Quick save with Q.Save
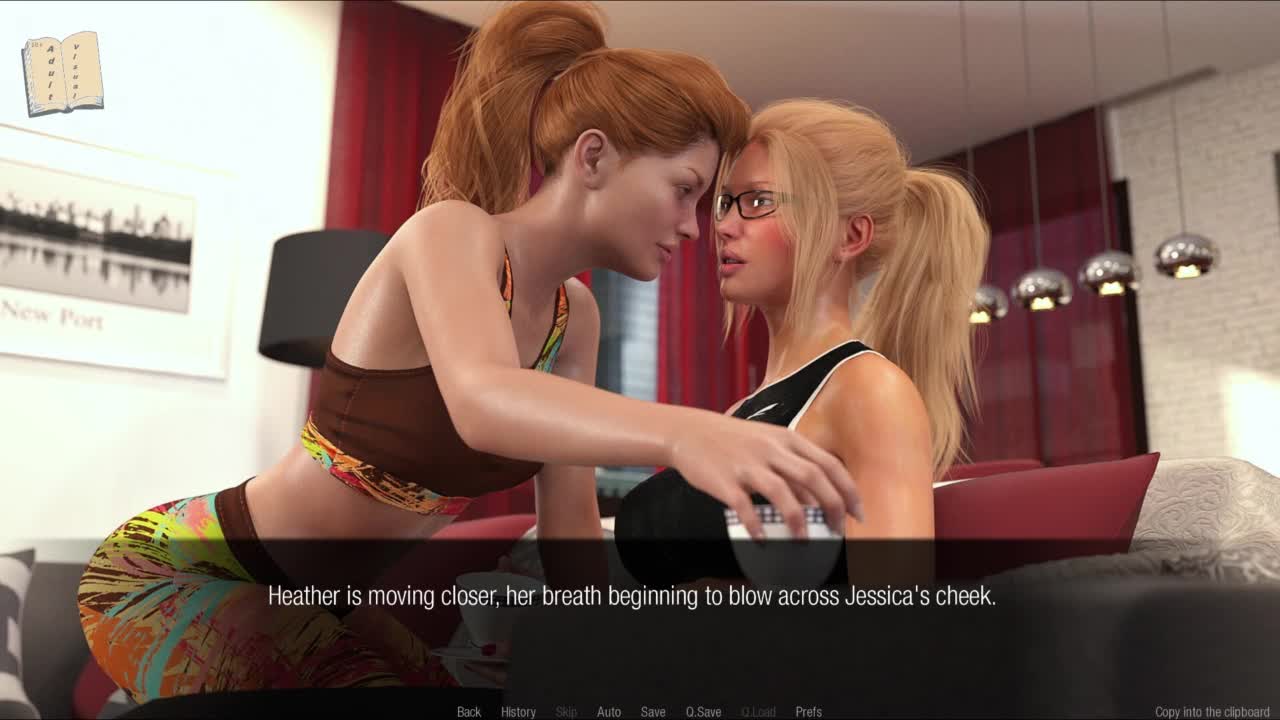The height and width of the screenshot is (720, 1280). 703,712
